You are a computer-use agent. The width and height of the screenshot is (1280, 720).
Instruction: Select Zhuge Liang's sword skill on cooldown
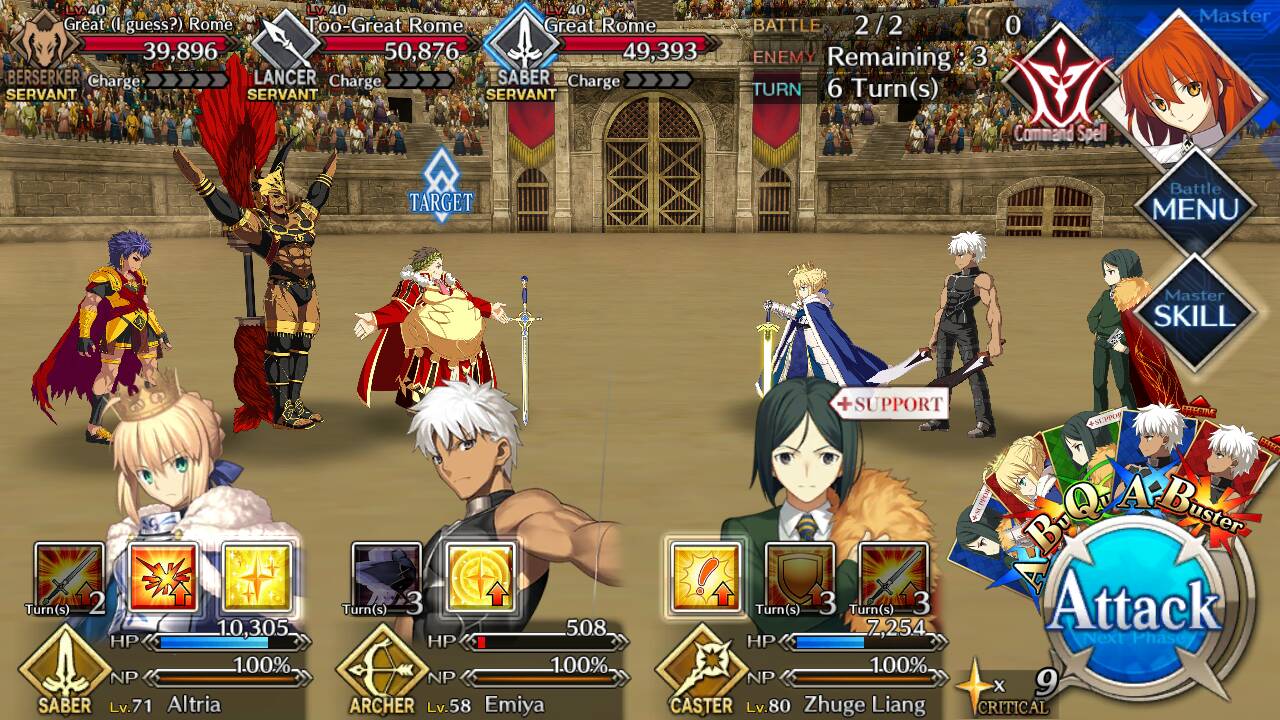pyautogui.click(x=893, y=578)
